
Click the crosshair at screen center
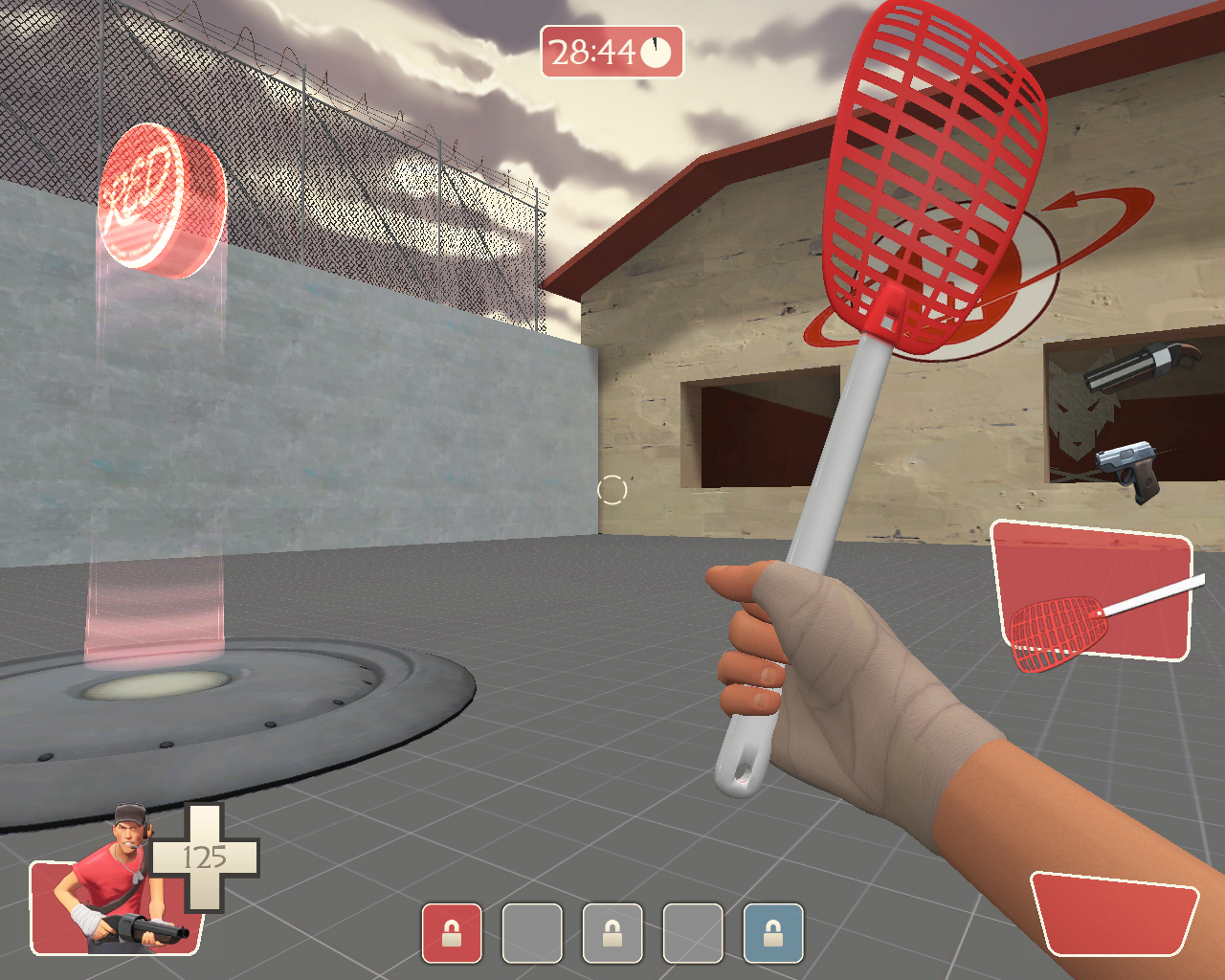pyautogui.click(x=612, y=490)
